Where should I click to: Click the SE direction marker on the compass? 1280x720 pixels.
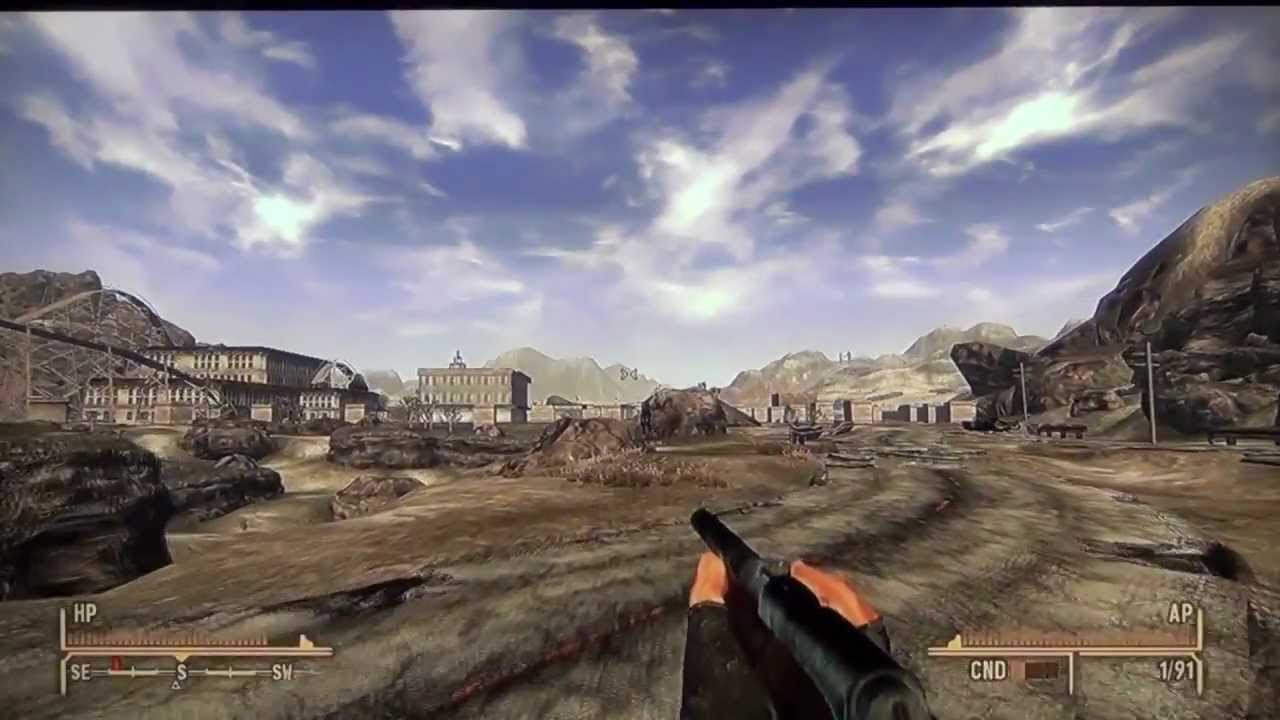click(80, 671)
